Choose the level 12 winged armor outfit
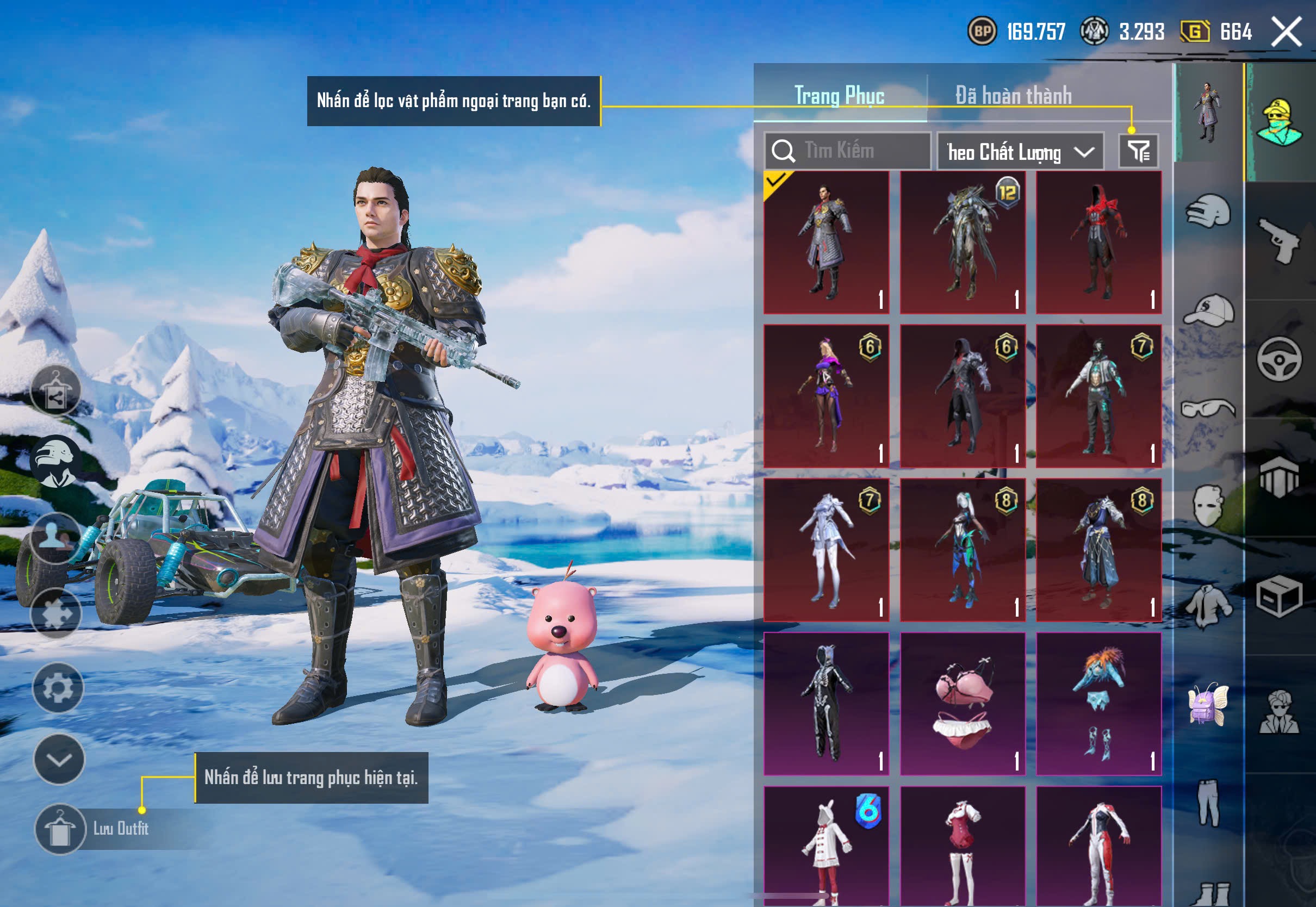The image size is (1316, 907). pyautogui.click(x=963, y=243)
